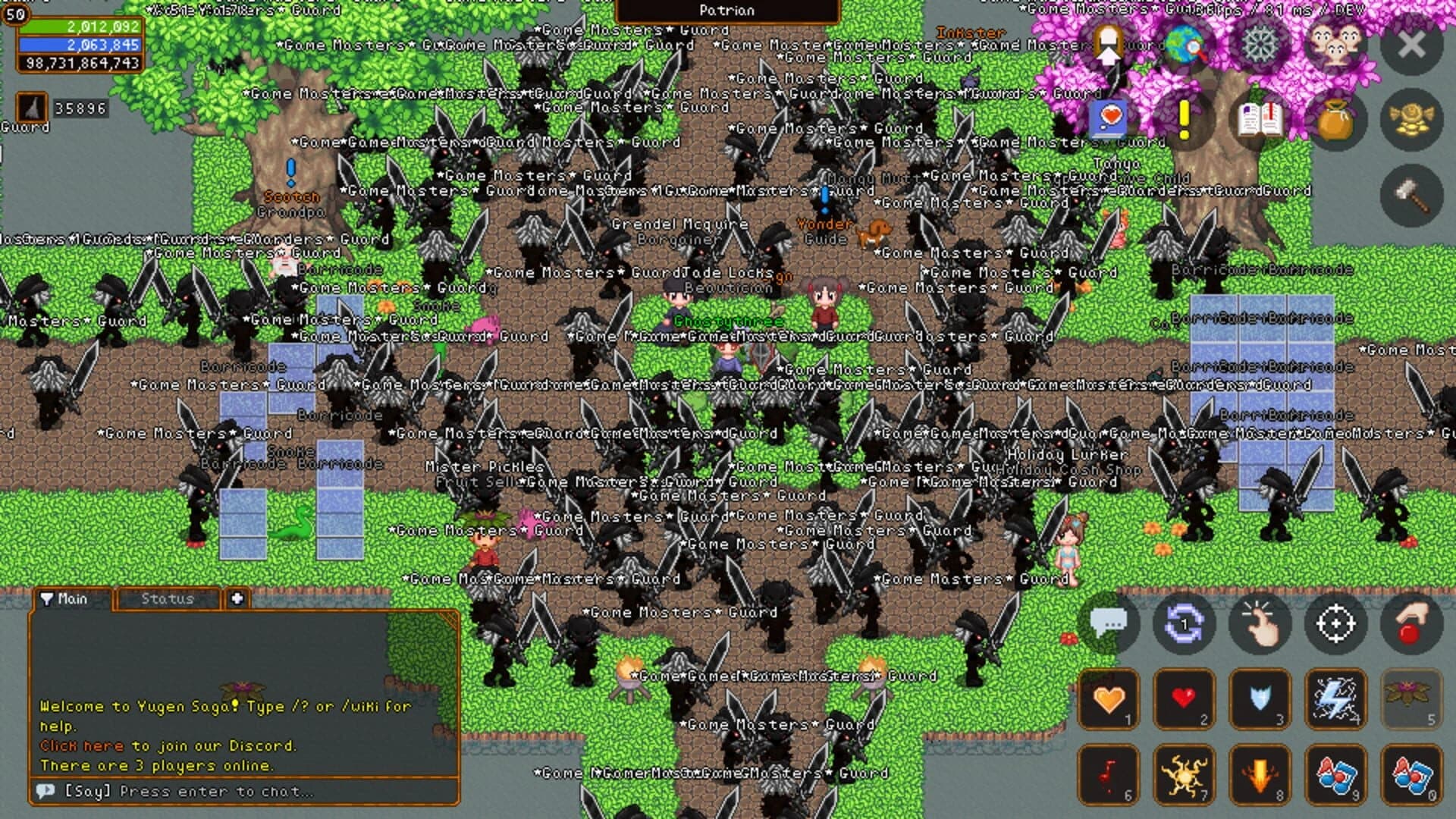Click the green health bar

click(83, 25)
